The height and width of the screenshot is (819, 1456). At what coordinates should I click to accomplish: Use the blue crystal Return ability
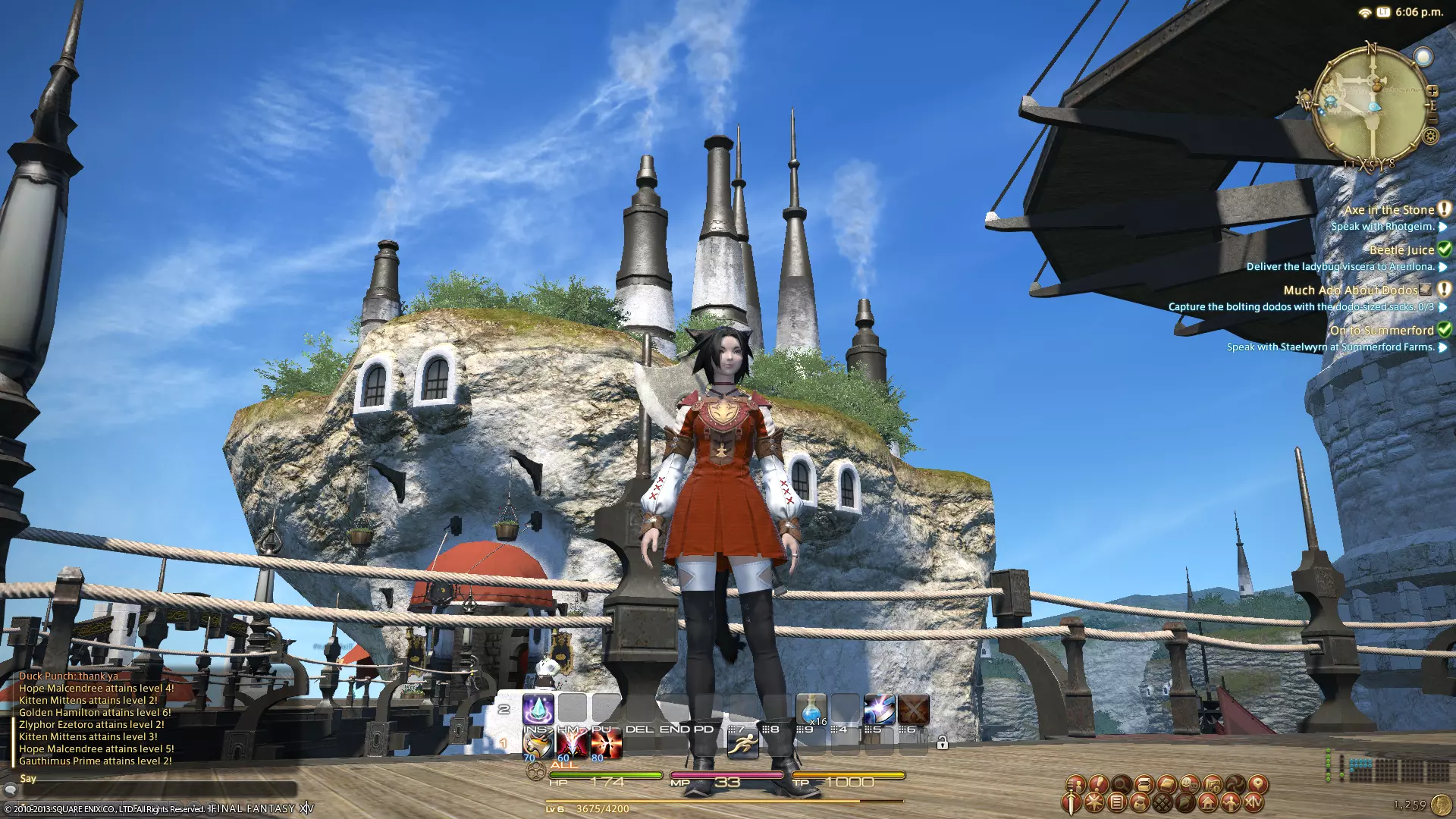538,710
